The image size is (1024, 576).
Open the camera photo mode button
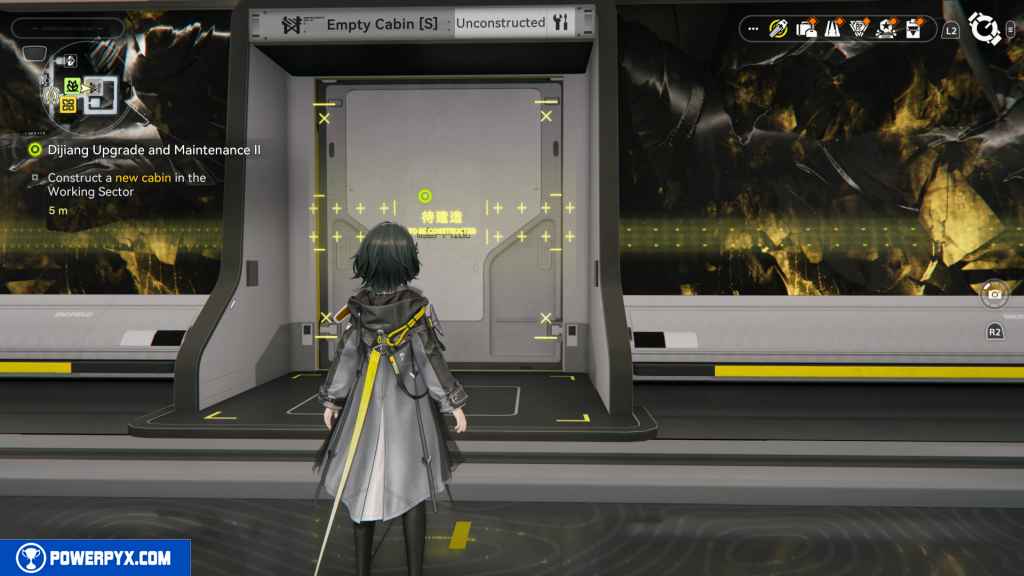994,294
